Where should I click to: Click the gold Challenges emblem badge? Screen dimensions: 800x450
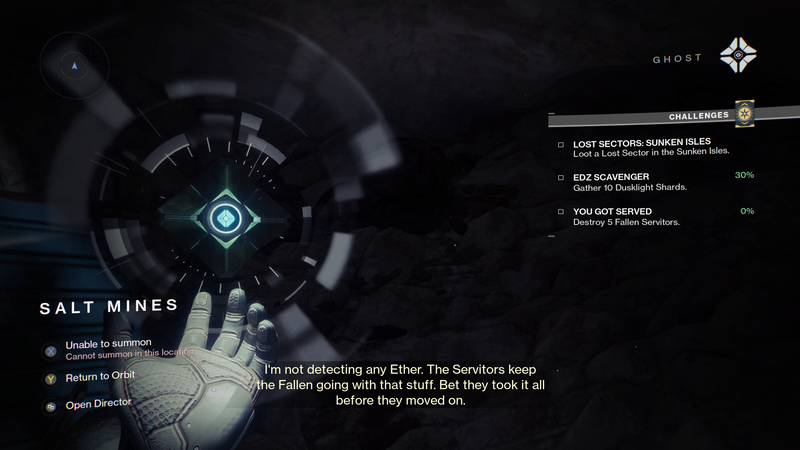(744, 114)
